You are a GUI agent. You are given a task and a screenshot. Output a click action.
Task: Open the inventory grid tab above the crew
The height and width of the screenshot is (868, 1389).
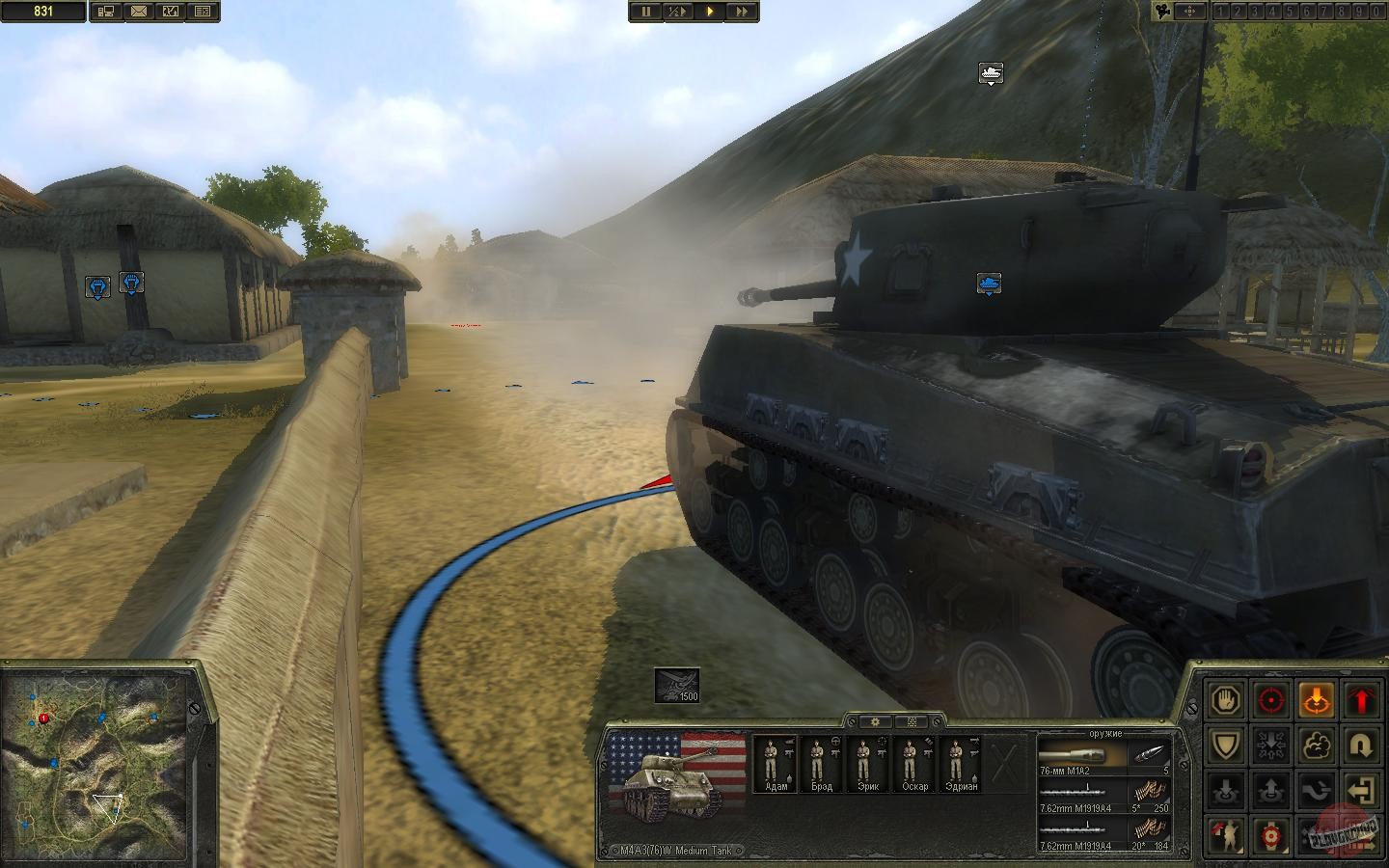[911, 720]
